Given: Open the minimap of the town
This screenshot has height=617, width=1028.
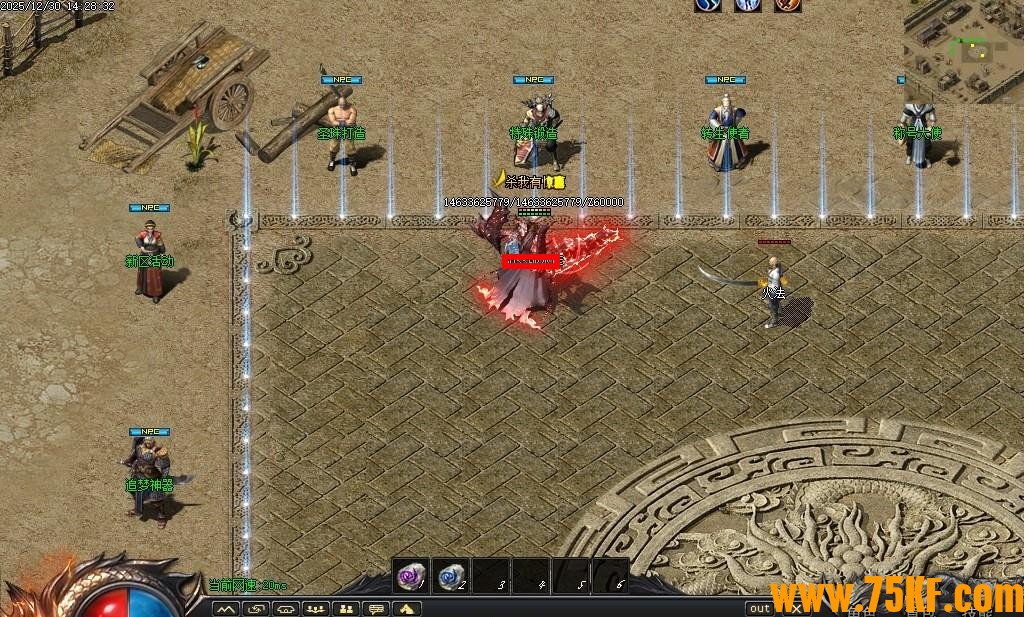Looking at the screenshot, I should pos(964,50).
